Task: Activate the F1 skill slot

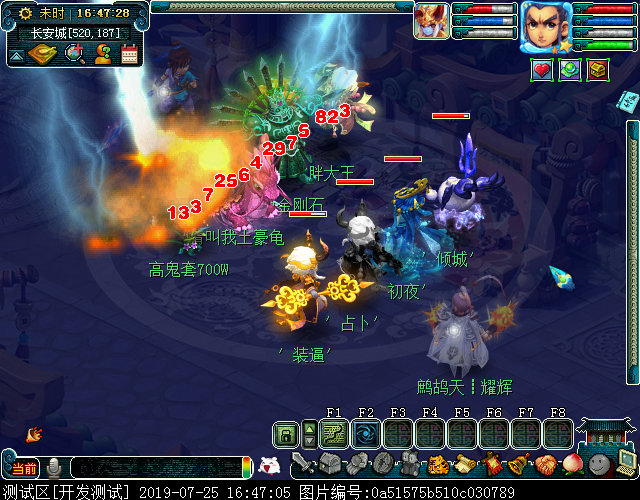Action: coord(334,434)
